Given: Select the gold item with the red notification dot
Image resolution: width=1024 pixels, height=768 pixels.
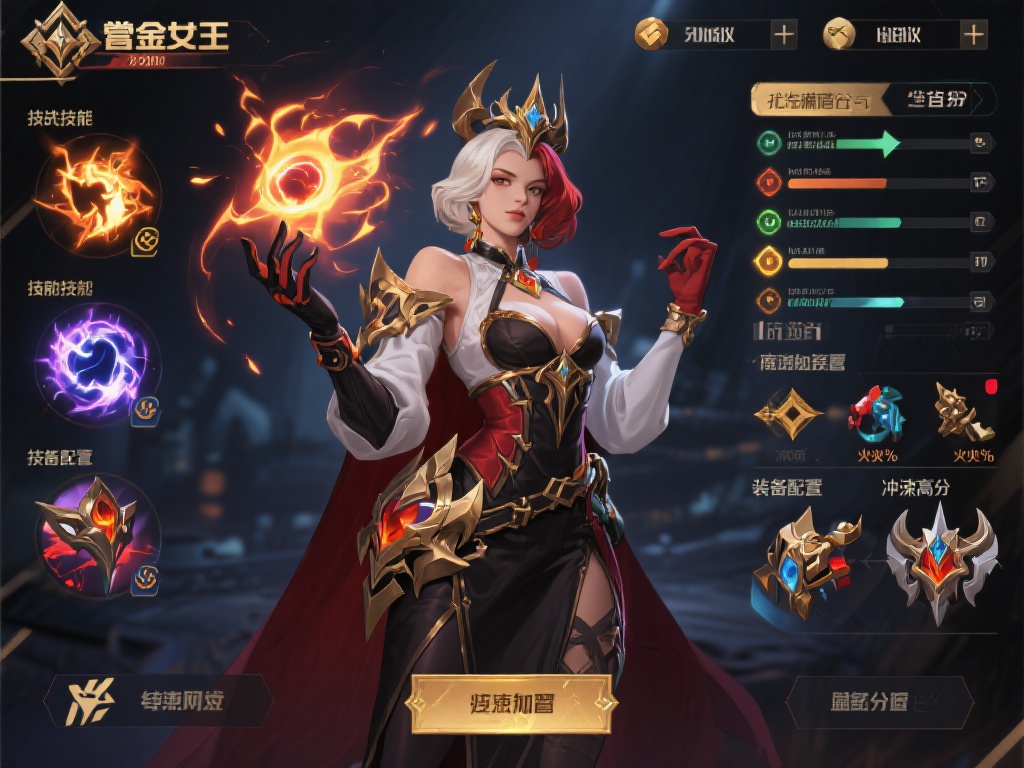Looking at the screenshot, I should point(965,412).
